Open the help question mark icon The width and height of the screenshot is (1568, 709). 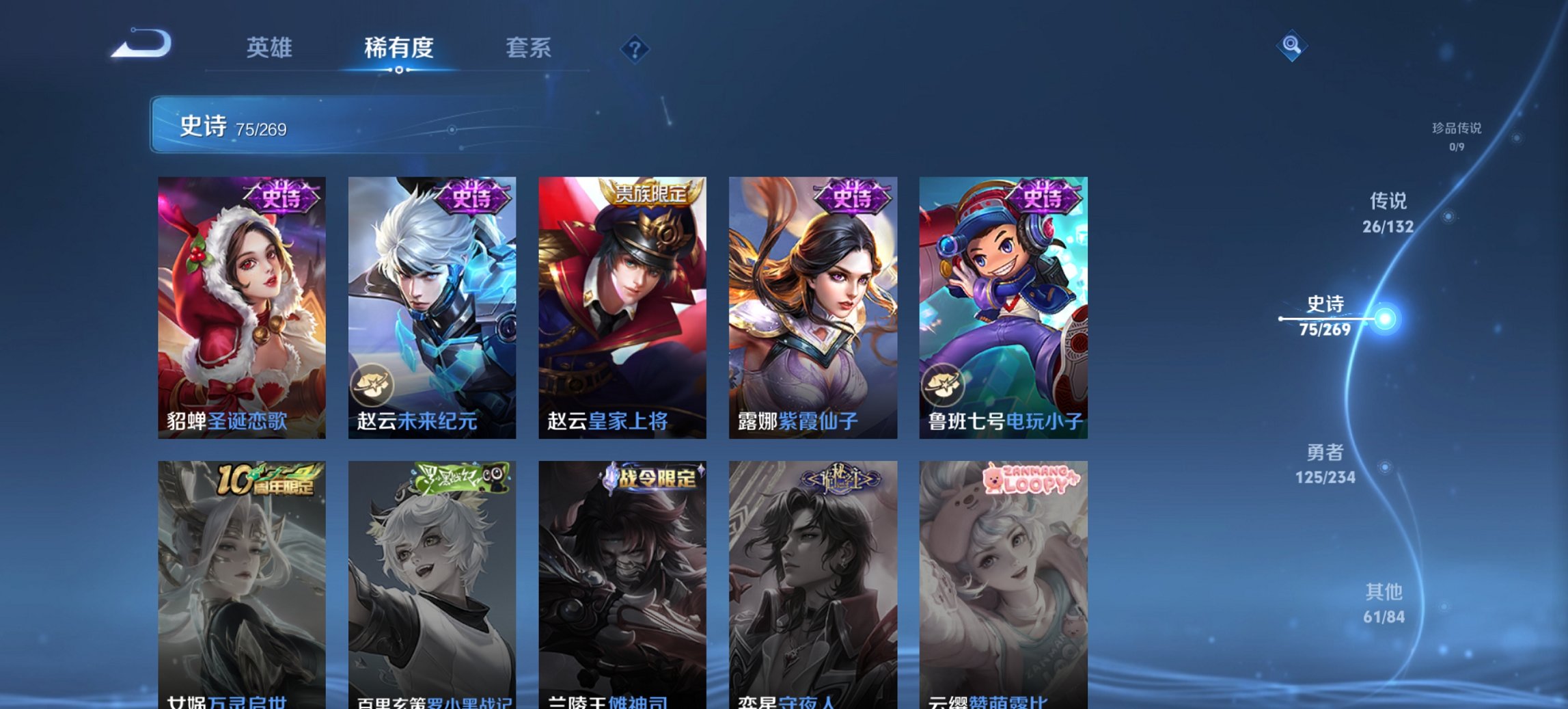tap(635, 48)
